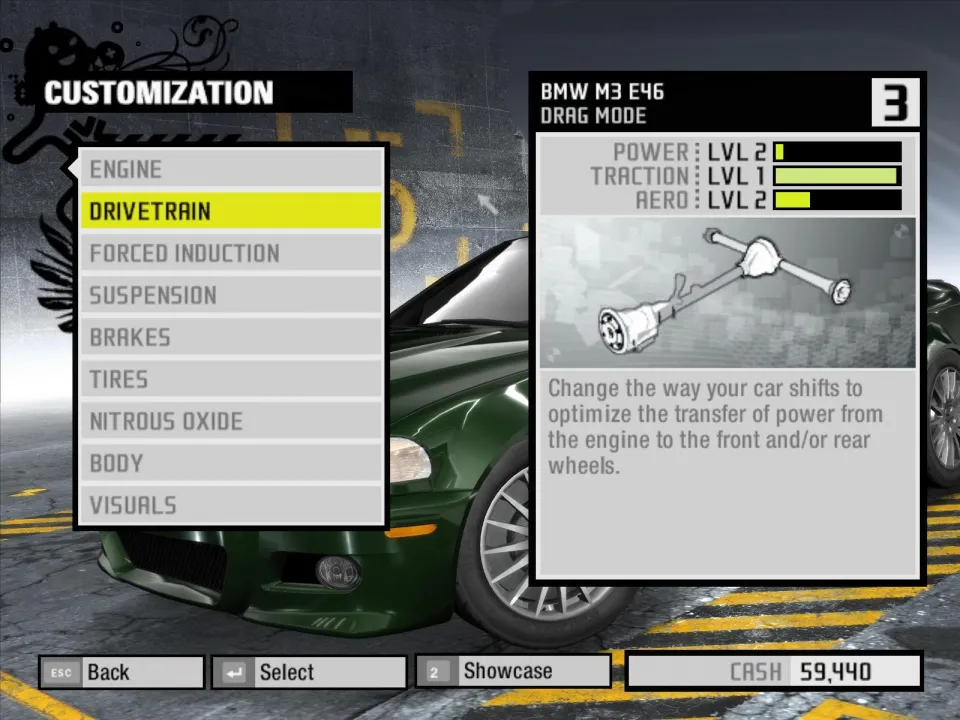Open the Visuals customization menu
The height and width of the screenshot is (720, 960).
pyautogui.click(x=230, y=505)
